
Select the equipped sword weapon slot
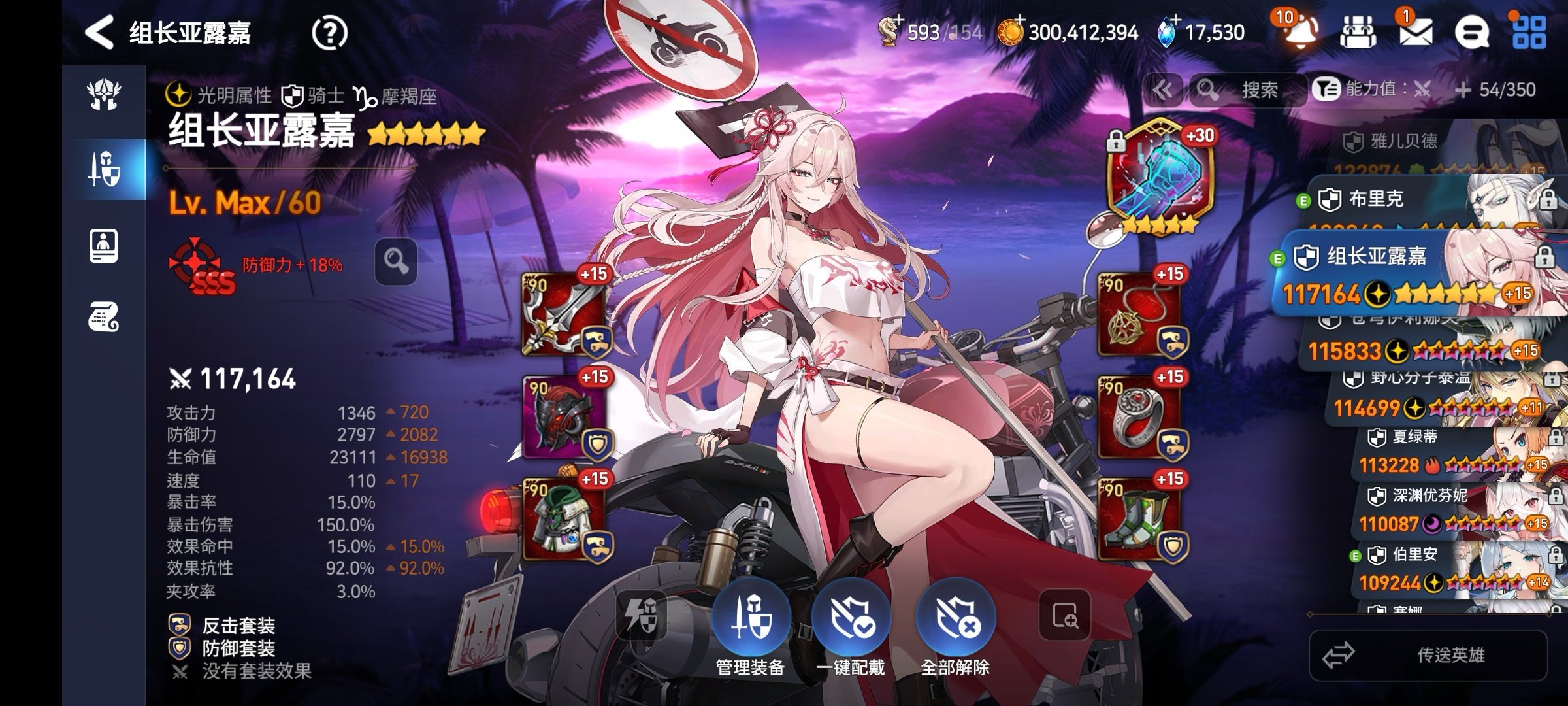click(x=564, y=313)
